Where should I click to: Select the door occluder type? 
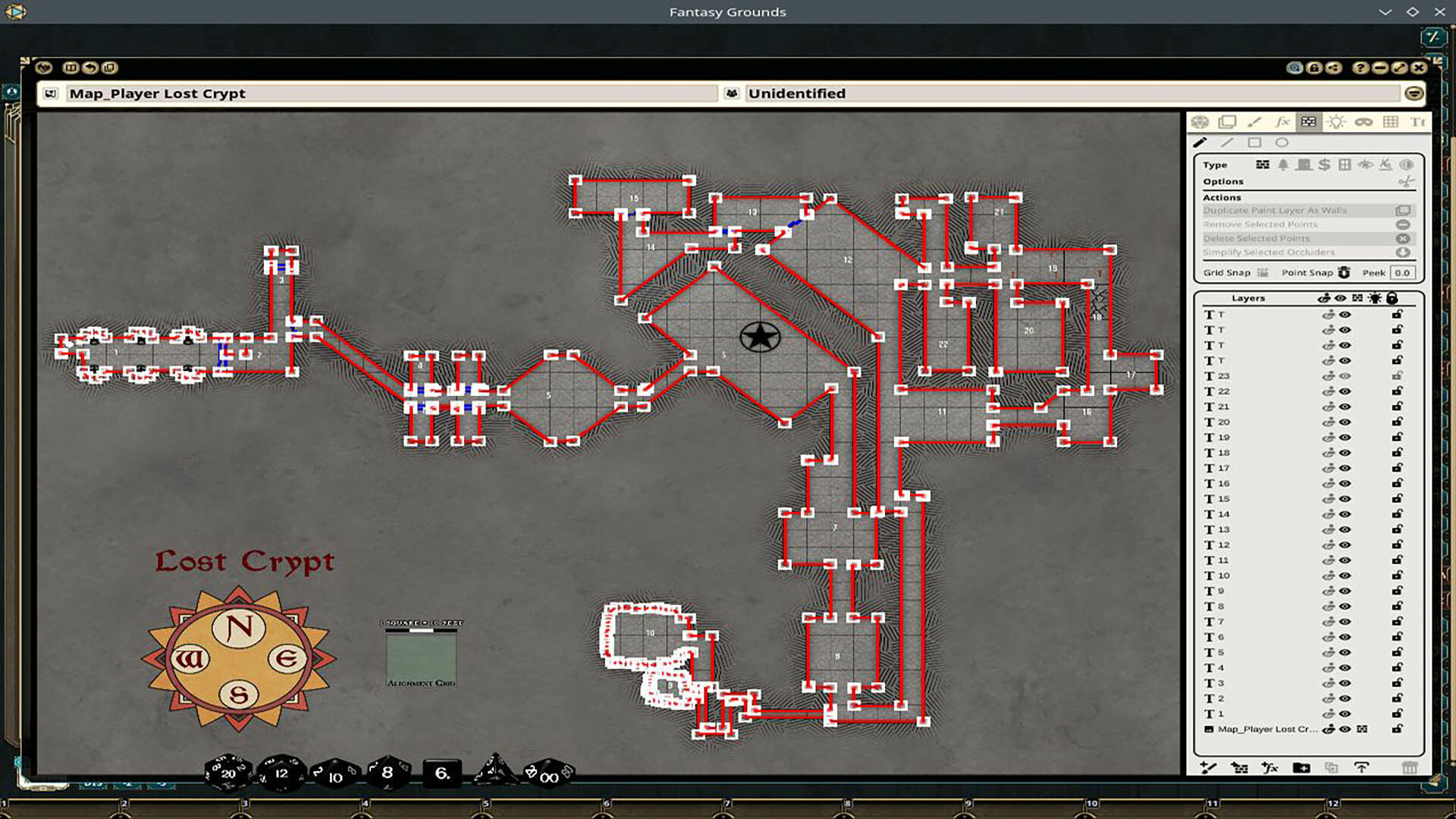coord(1304,165)
